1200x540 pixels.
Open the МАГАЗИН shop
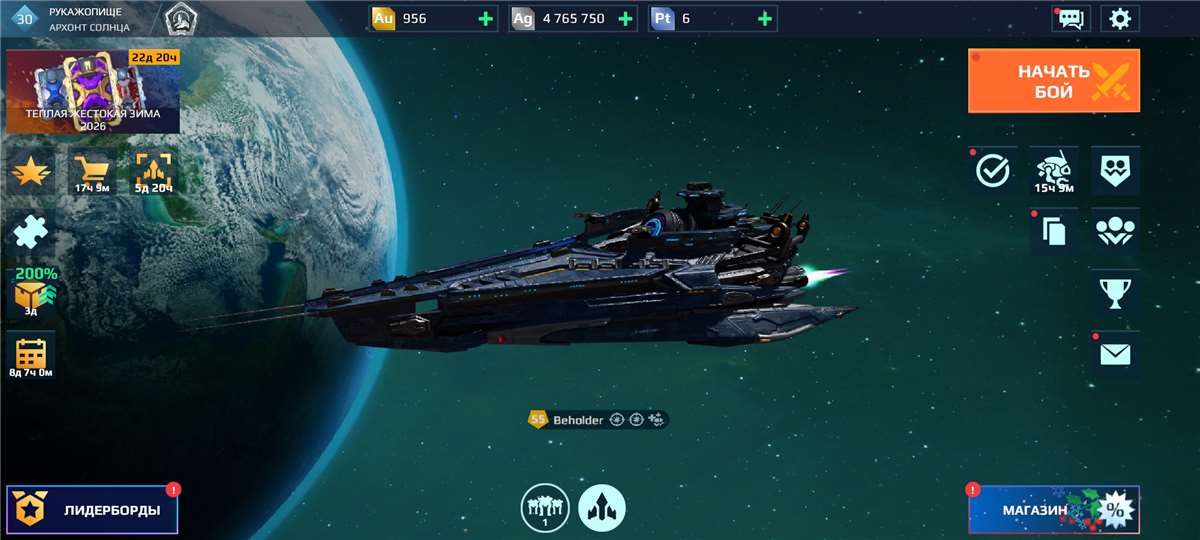1053,510
